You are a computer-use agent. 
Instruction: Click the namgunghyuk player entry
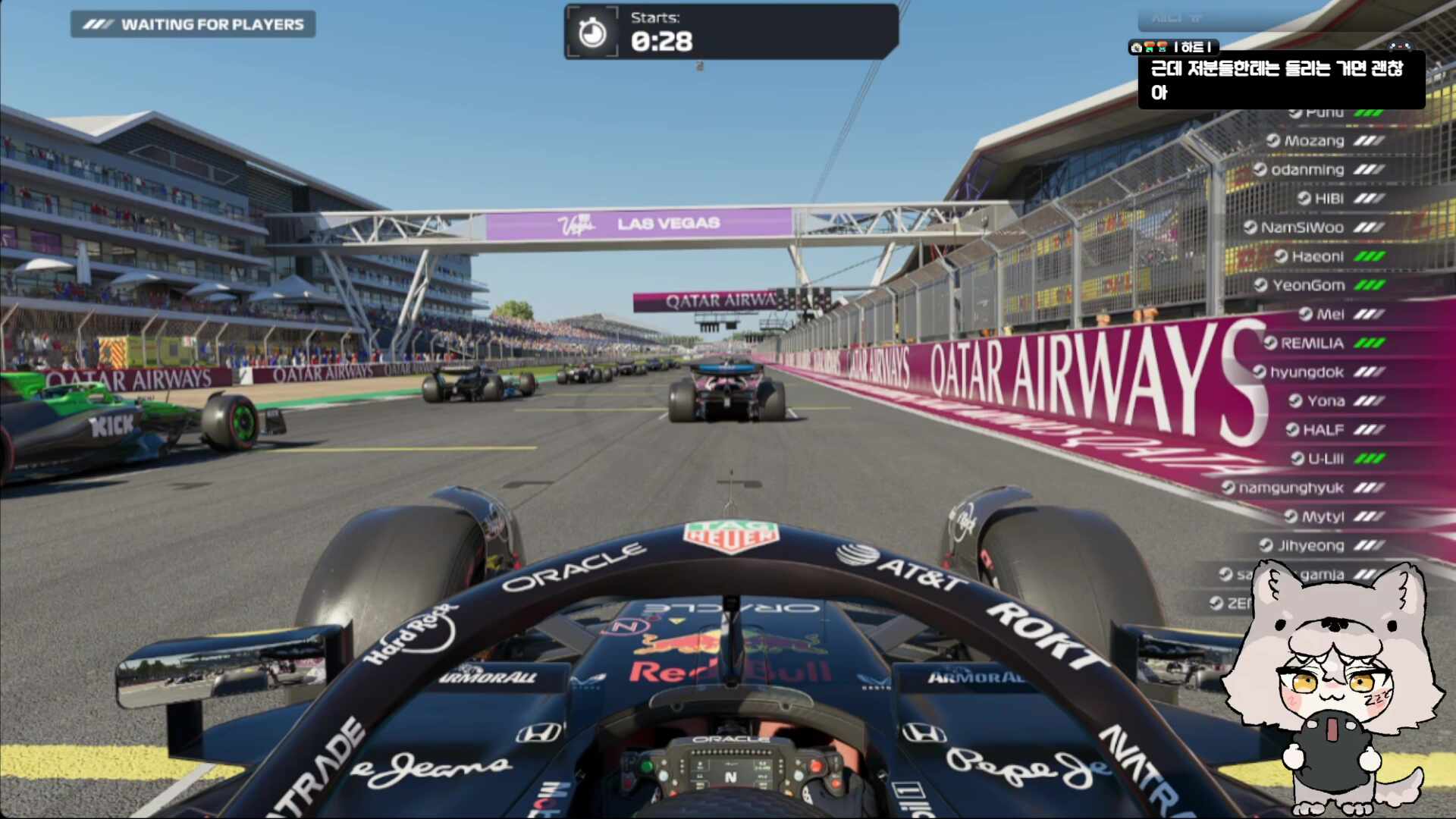(1291, 488)
